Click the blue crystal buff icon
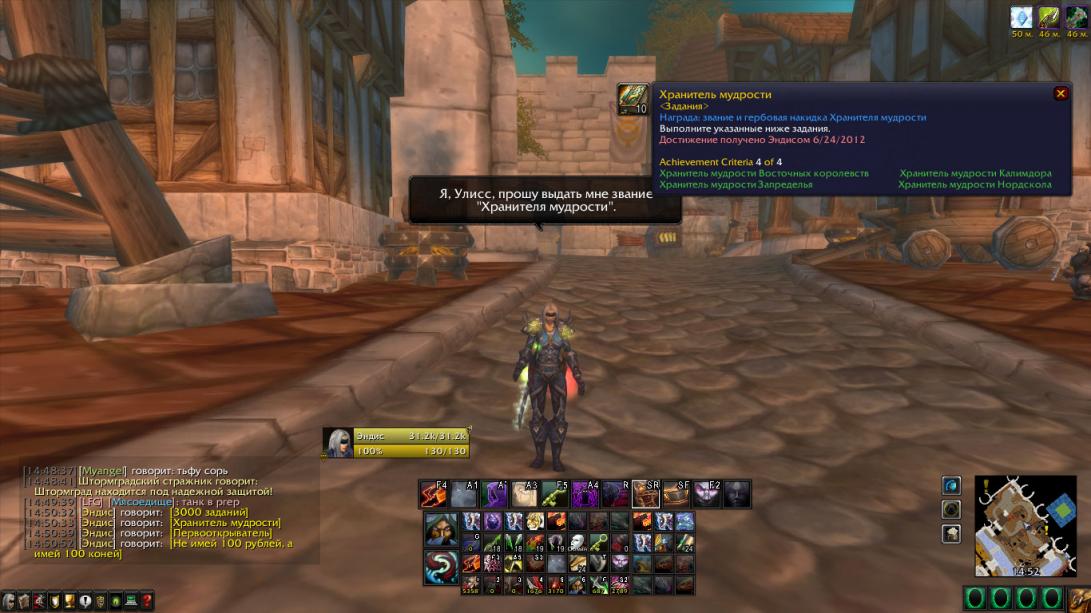Screen dimensions: 1091x613 click(1021, 17)
